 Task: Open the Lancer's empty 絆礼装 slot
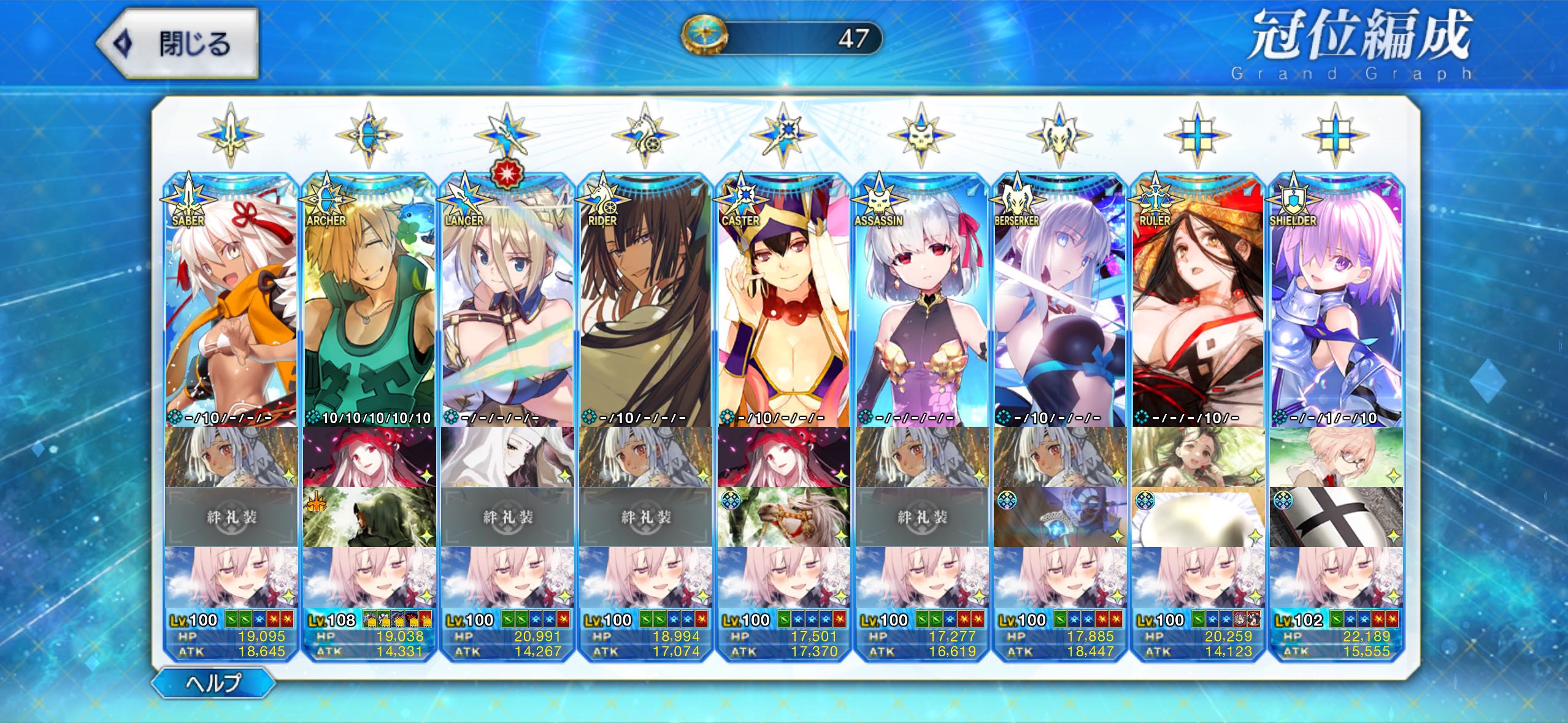[x=507, y=517]
